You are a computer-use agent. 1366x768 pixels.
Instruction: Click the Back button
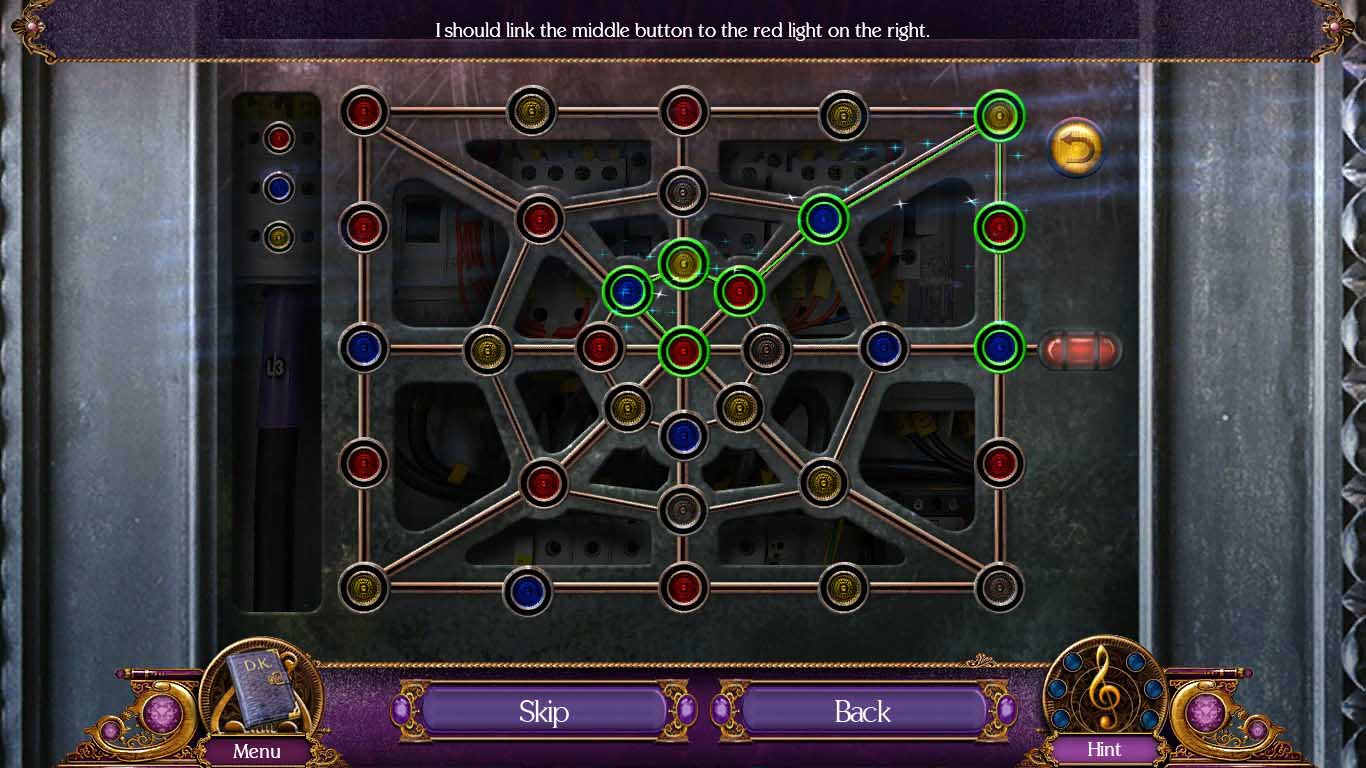[x=862, y=711]
